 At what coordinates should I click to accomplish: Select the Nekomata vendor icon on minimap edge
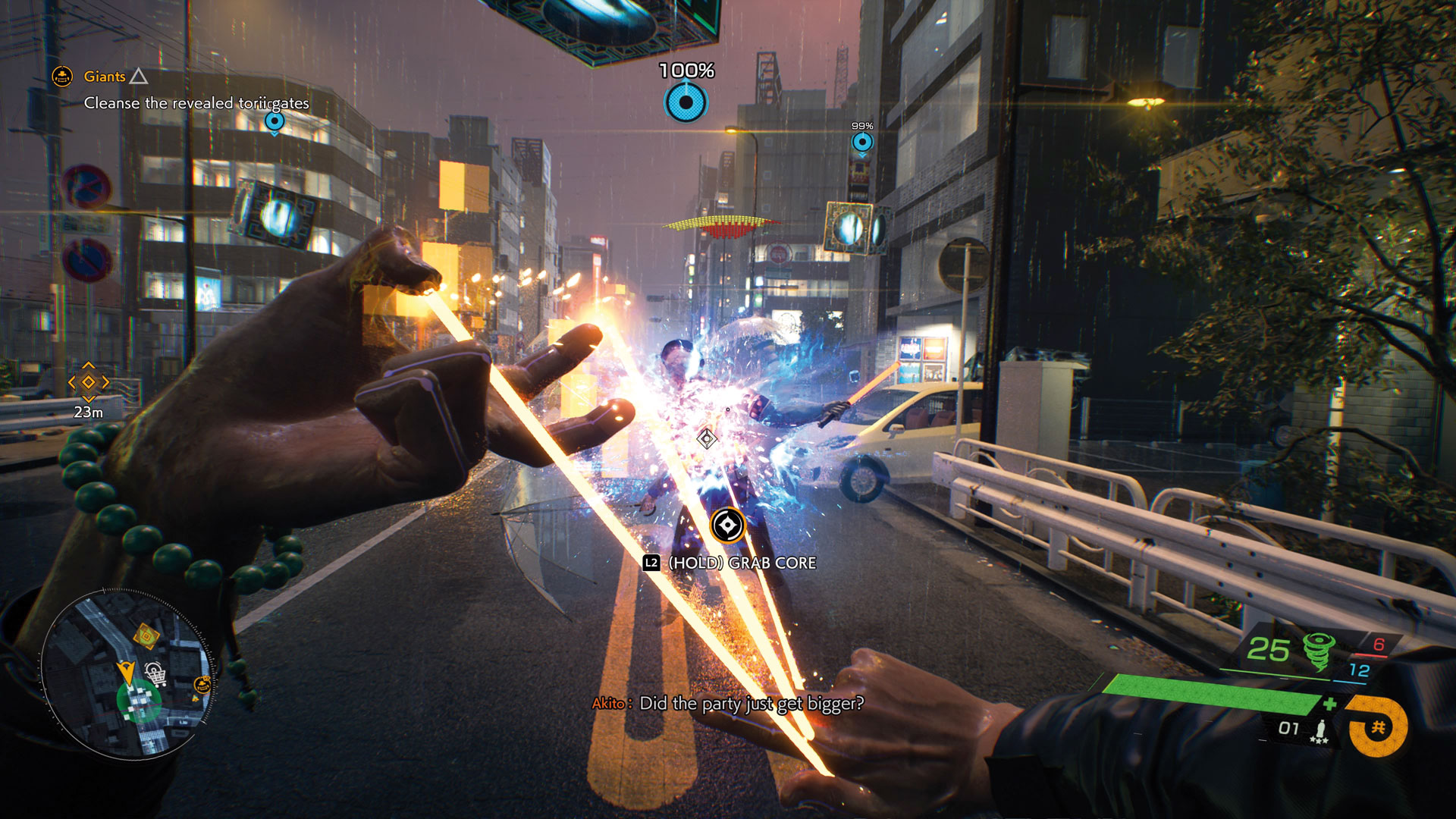(x=202, y=684)
